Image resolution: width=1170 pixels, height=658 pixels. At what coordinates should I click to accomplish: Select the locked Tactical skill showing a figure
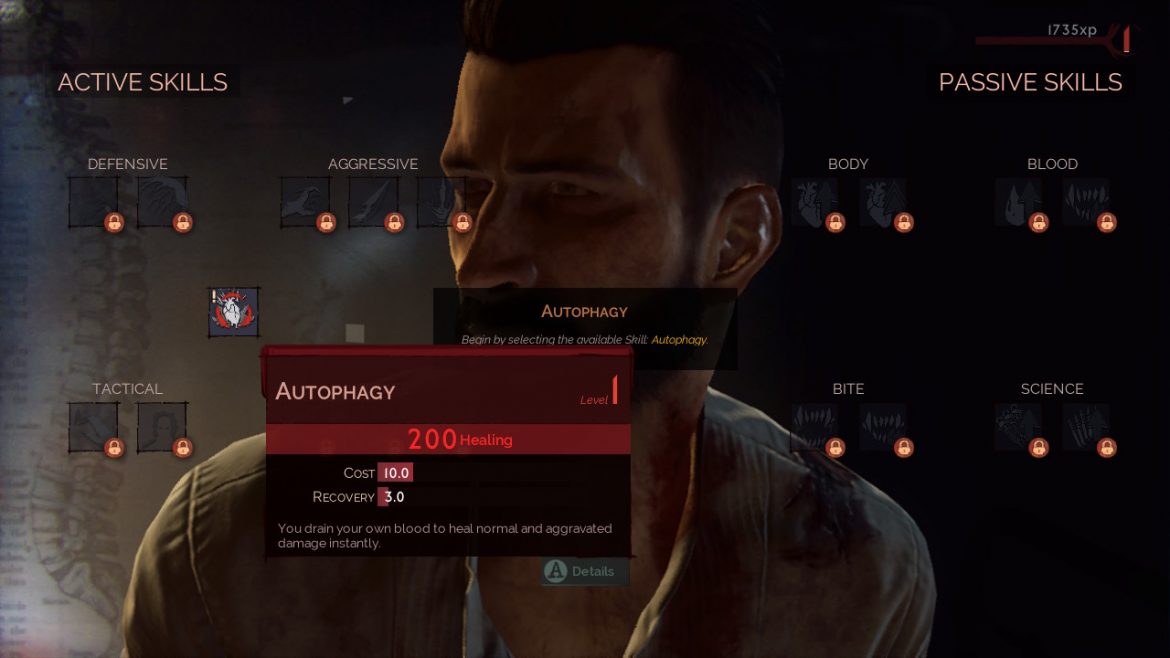pyautogui.click(x=161, y=427)
